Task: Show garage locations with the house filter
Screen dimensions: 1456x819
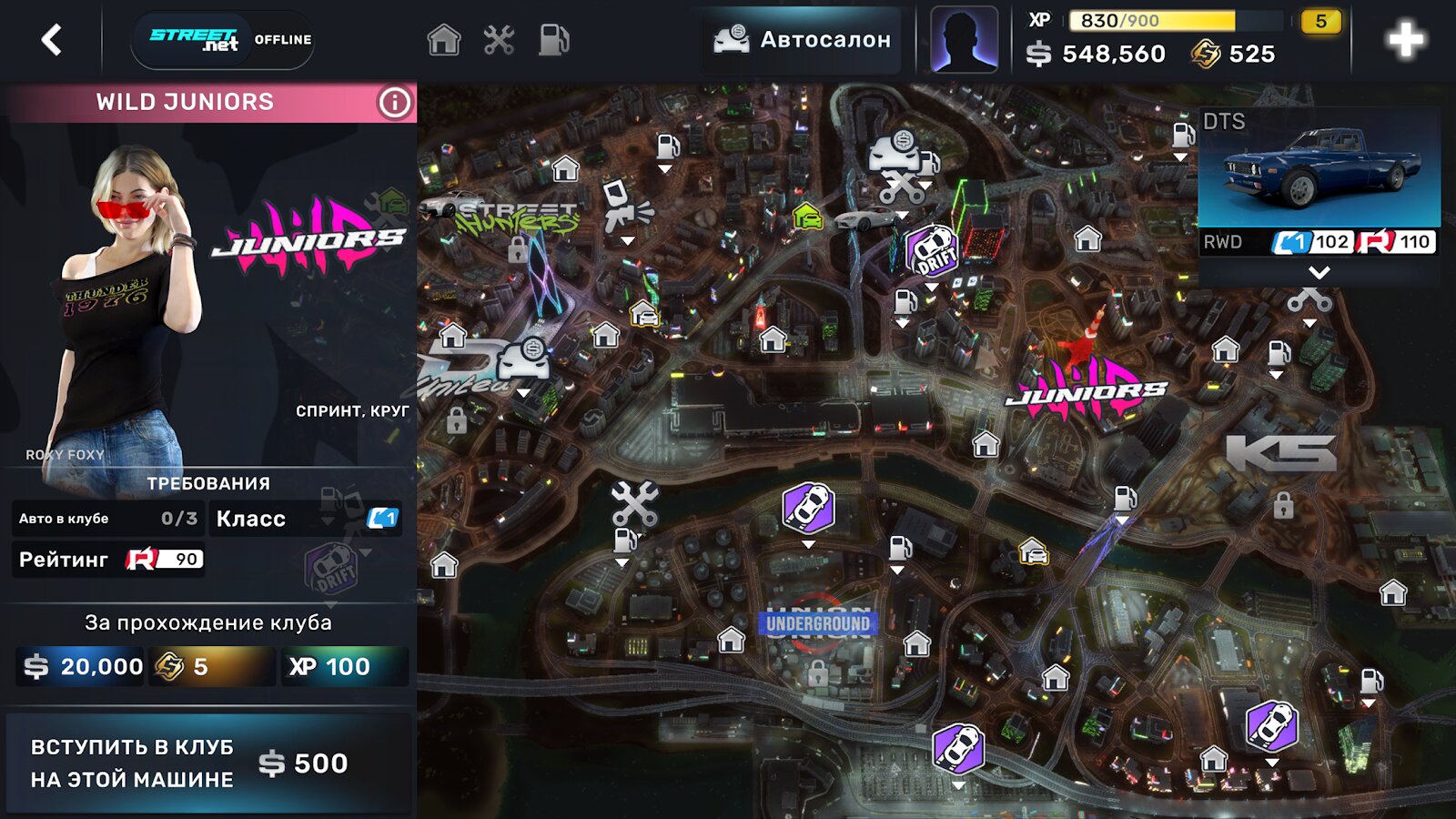Action: (444, 40)
